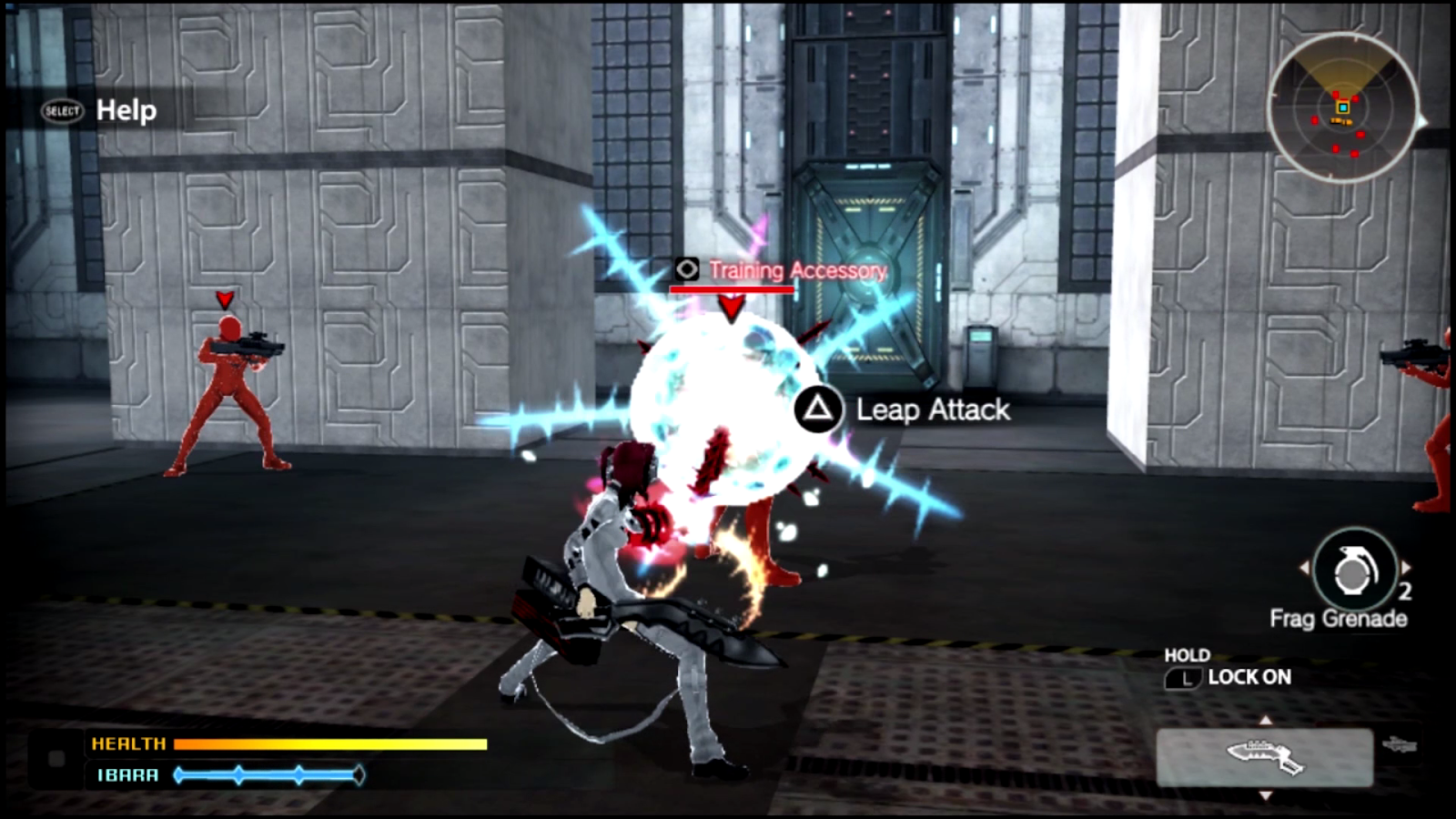
Task: Open Help from the top-left prompt
Action: [x=125, y=112]
